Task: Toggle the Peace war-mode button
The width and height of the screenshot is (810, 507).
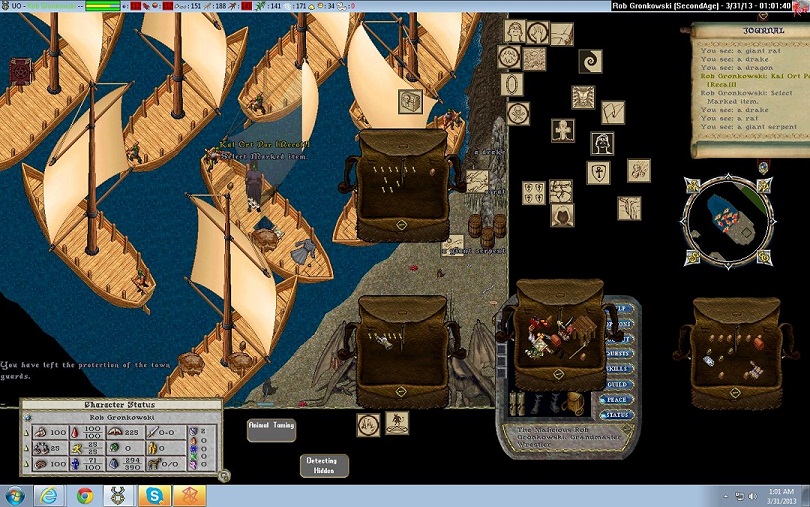Action: pos(617,399)
